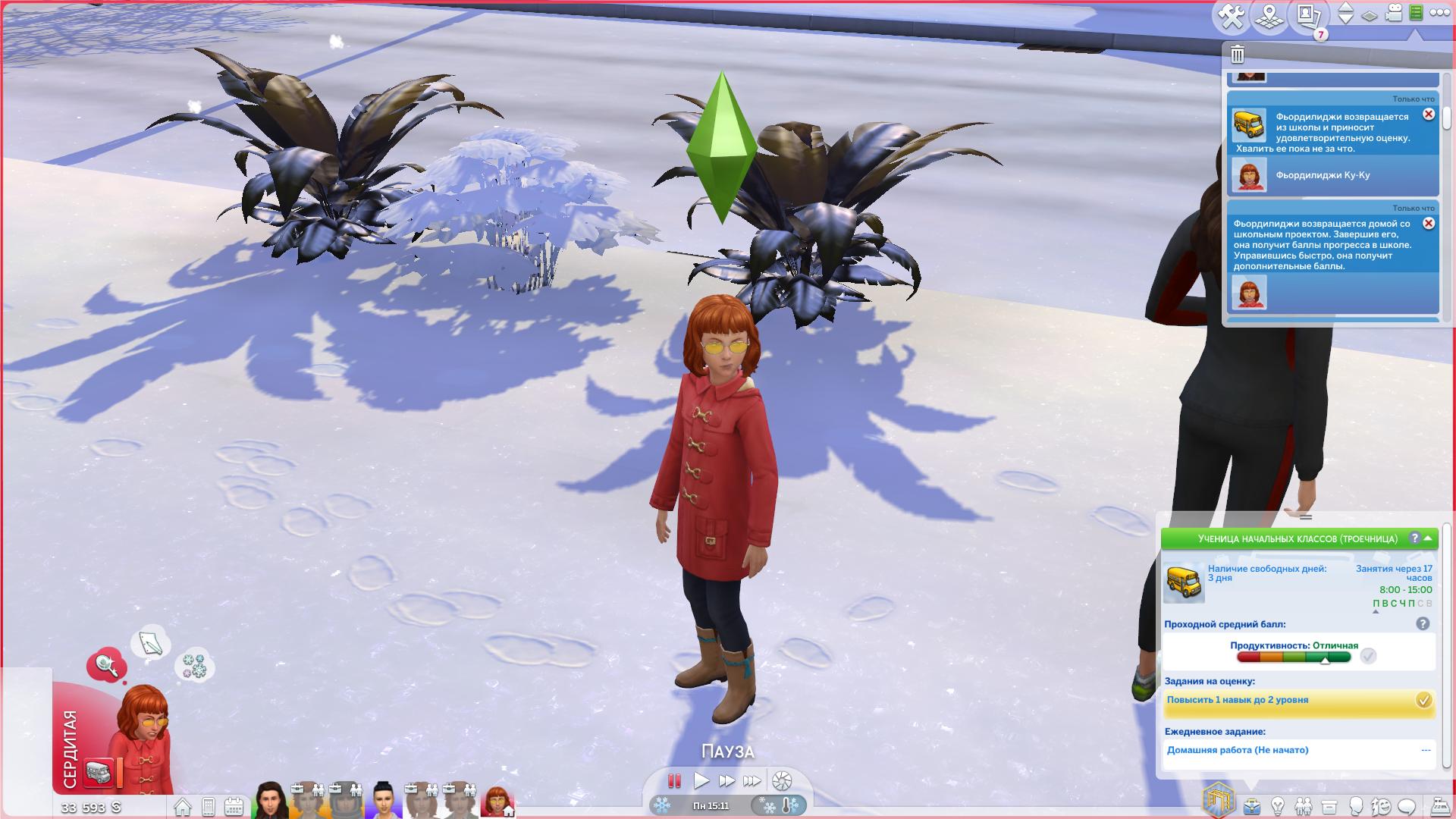Image resolution: width=1456 pixels, height=819 pixels.
Task: Set game speed to ultra fast
Action: click(752, 780)
